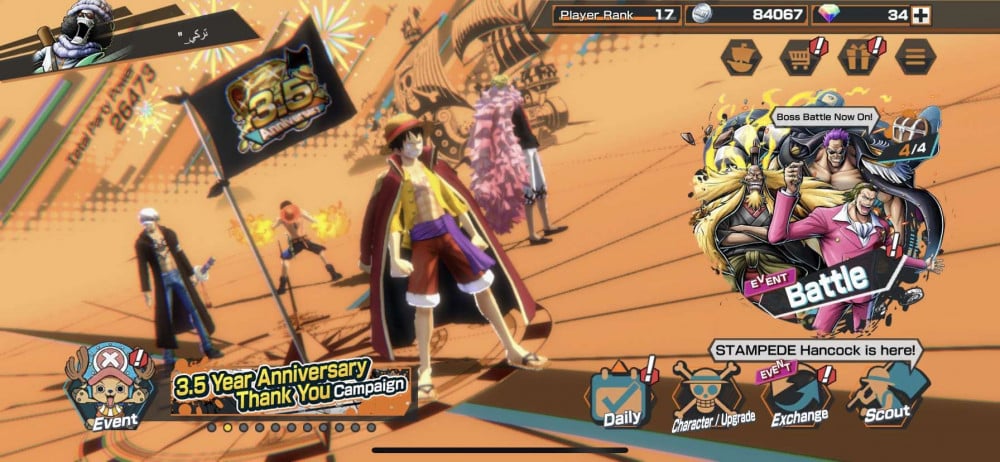
Task: Open the three-line hamburger menu
Action: [x=914, y=56]
